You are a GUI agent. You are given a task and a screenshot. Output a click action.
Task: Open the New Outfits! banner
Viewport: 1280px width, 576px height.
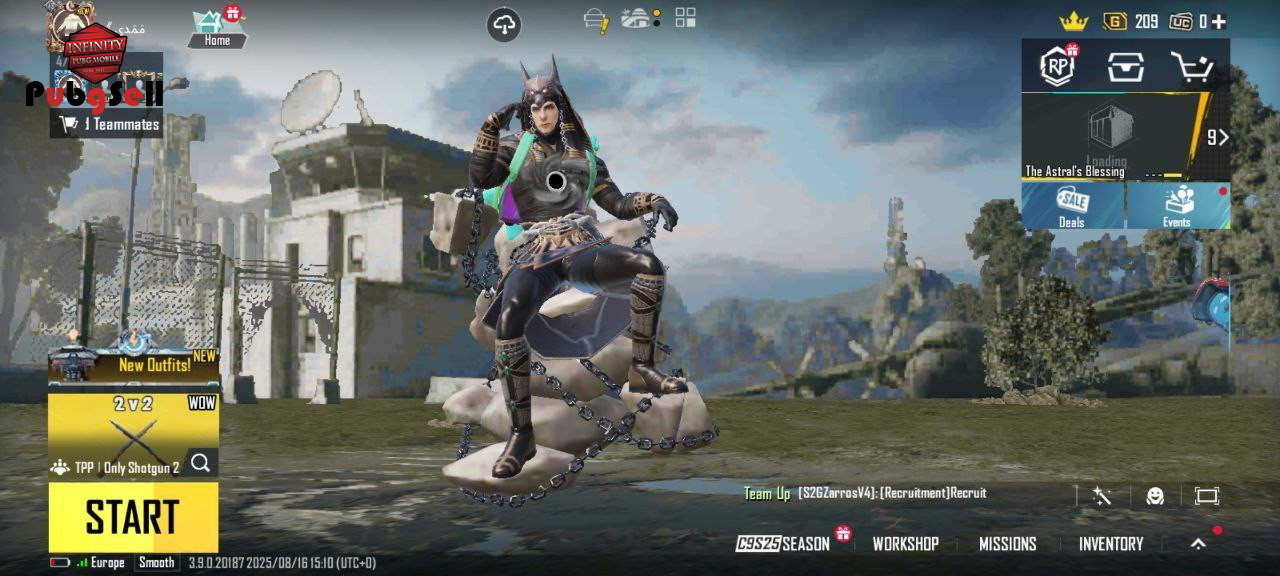[x=133, y=365]
